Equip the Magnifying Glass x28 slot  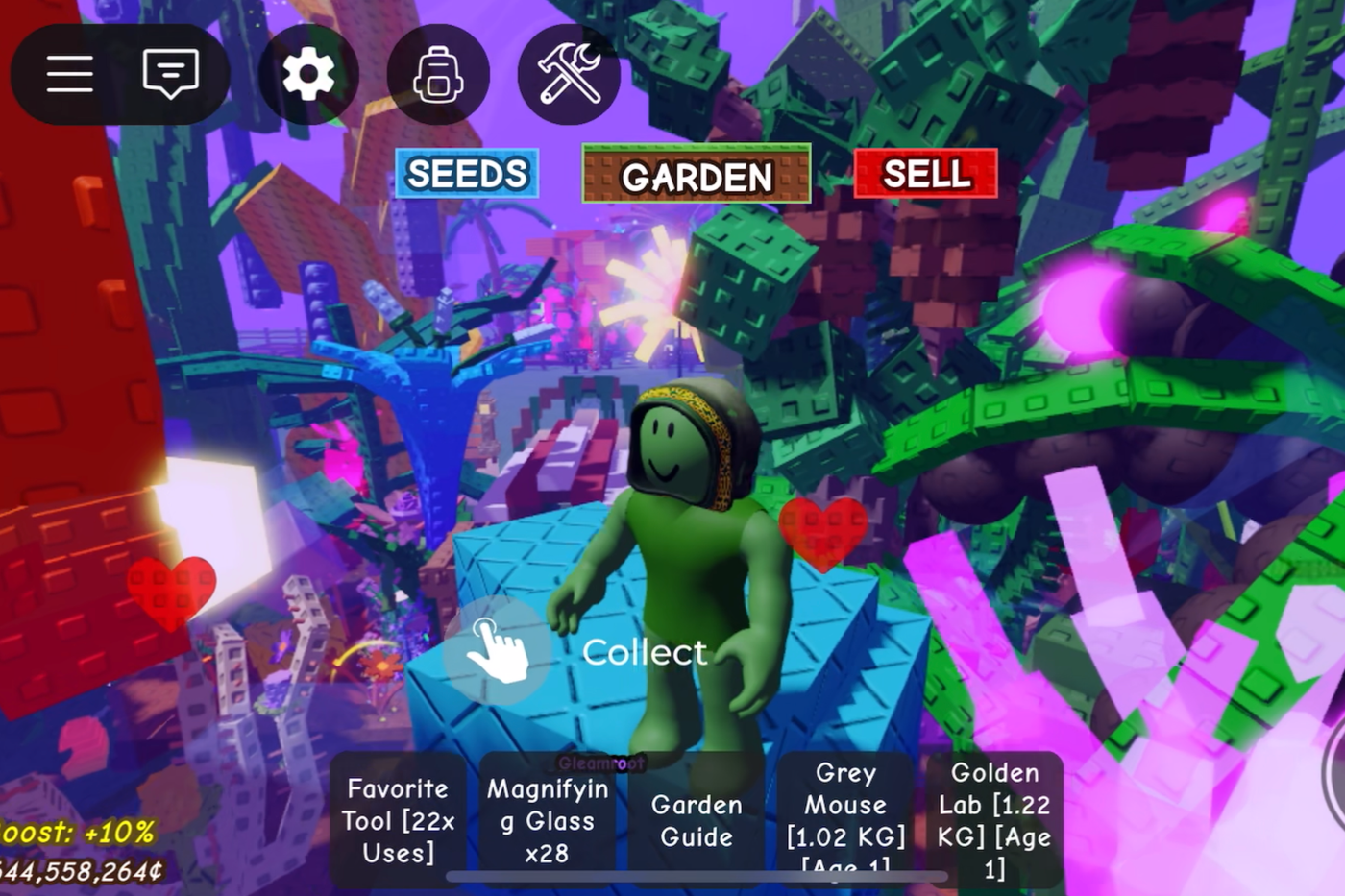[548, 820]
